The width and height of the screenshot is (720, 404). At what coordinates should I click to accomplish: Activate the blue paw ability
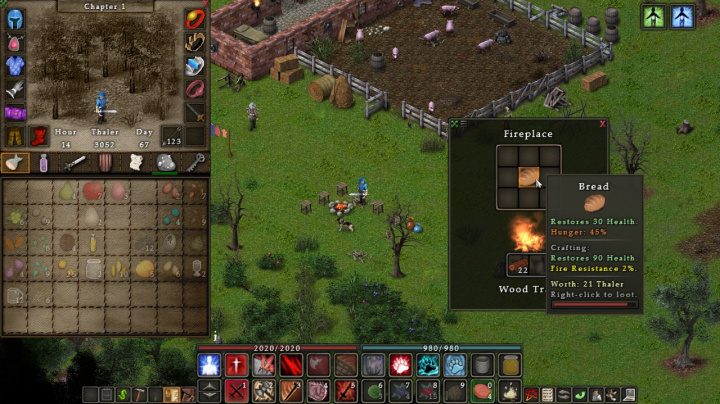coord(455,365)
